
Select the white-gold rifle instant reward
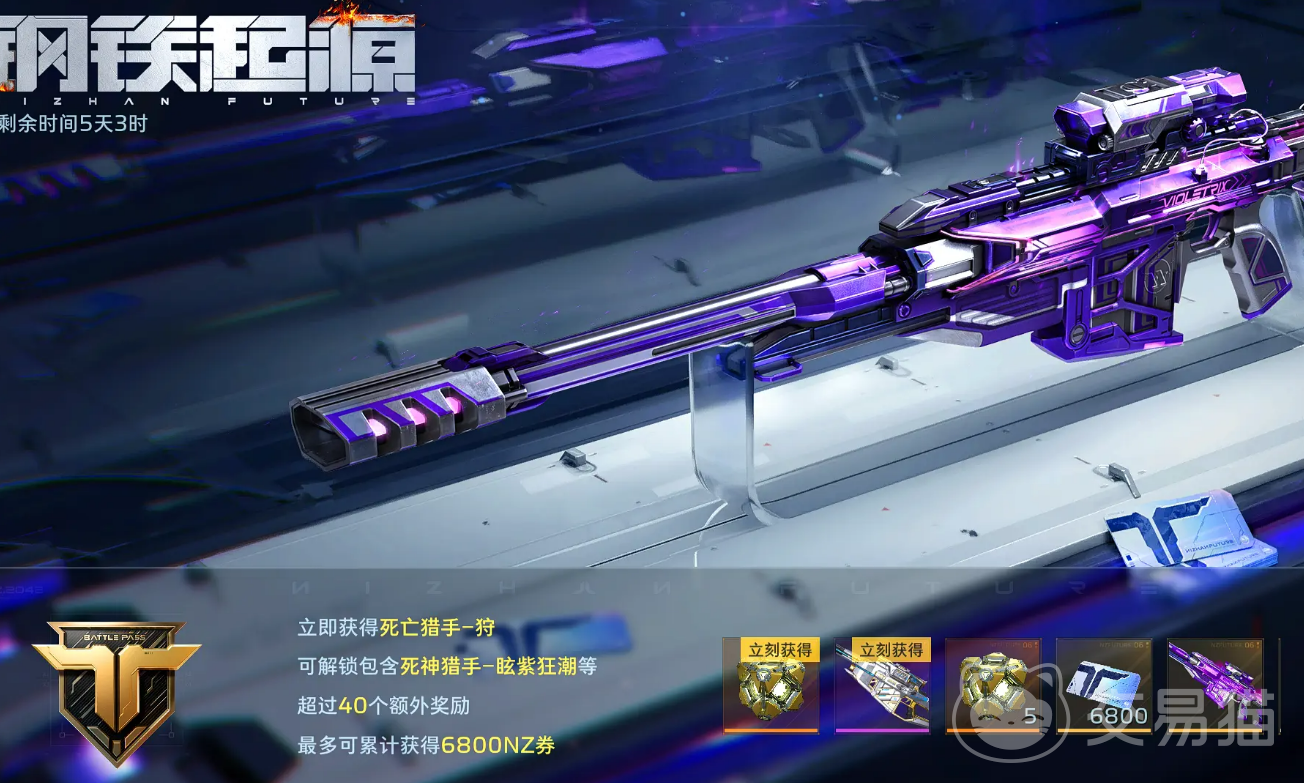[882, 686]
